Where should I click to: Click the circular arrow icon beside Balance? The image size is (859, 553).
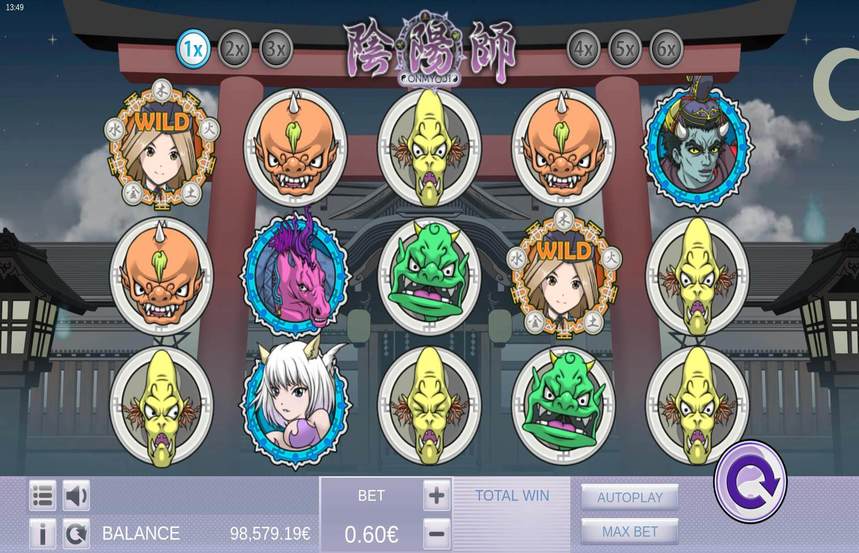click(x=76, y=533)
